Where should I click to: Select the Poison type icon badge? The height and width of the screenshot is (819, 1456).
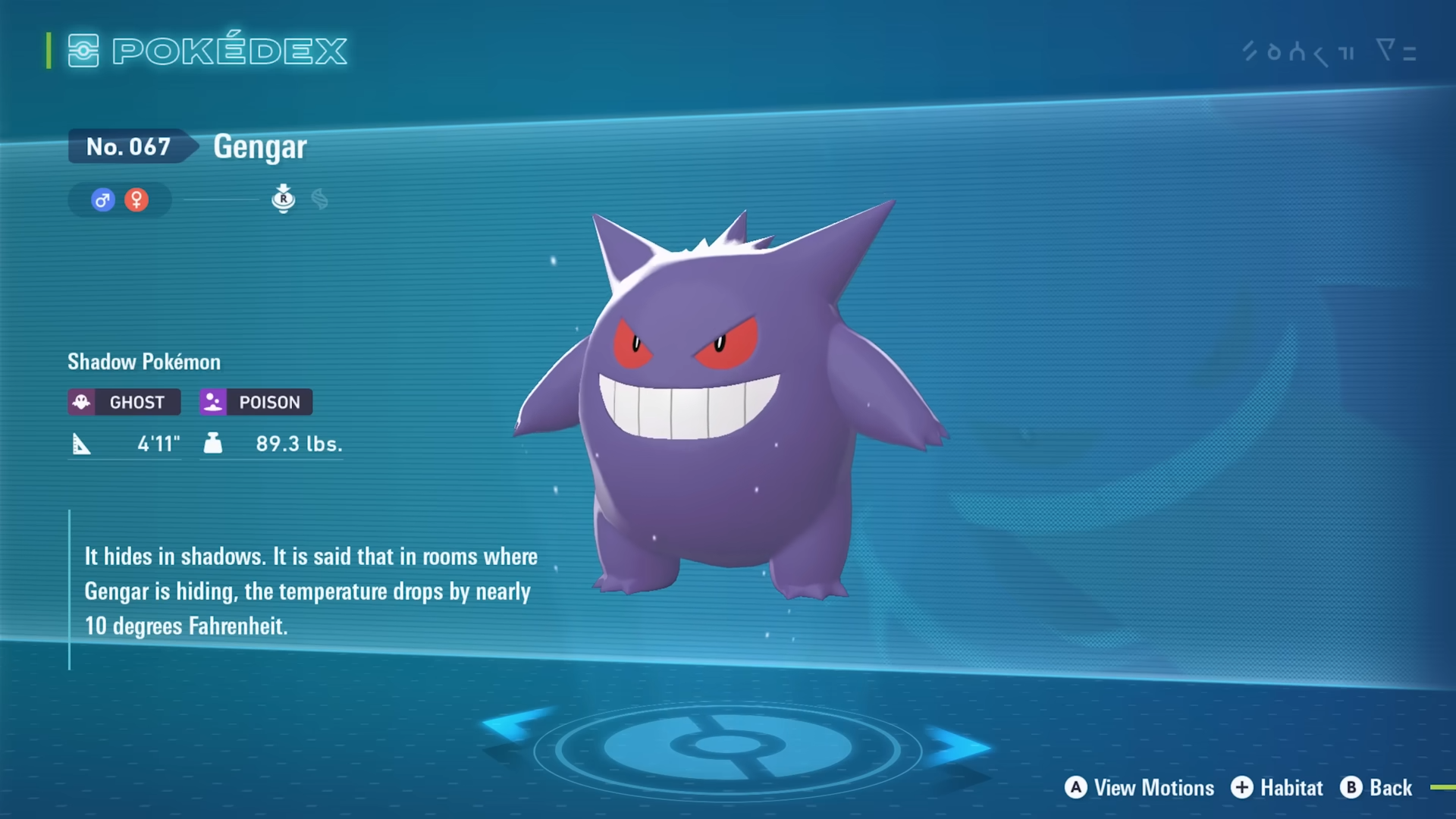[x=213, y=402]
